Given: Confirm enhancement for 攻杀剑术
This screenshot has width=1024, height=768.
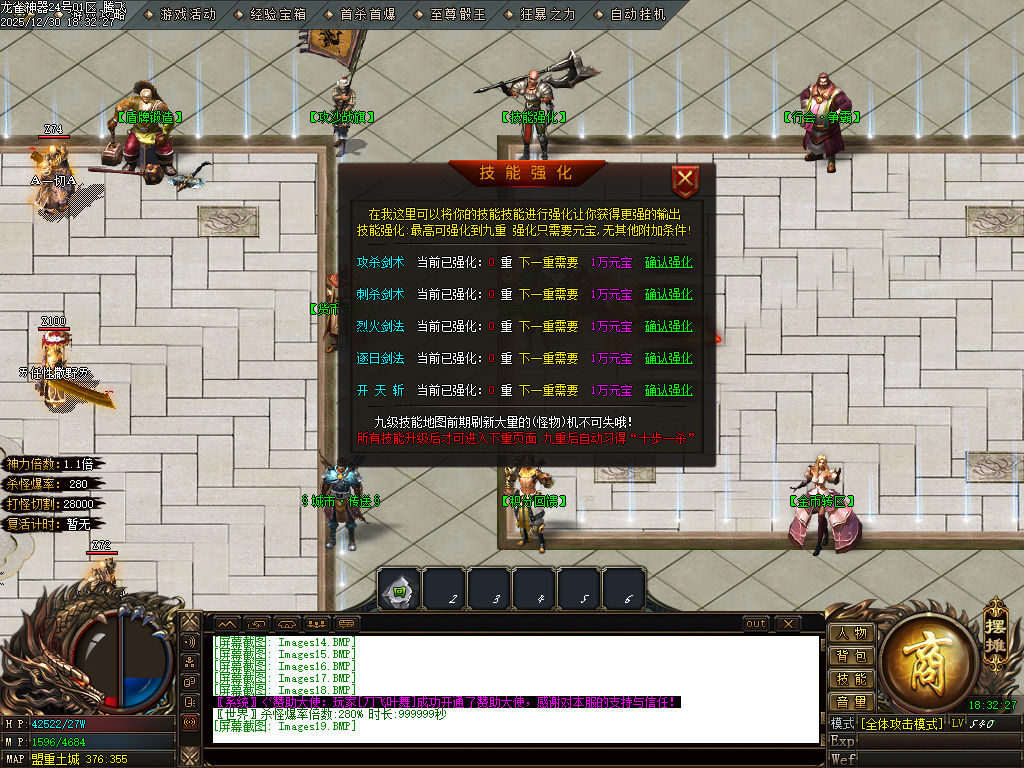Looking at the screenshot, I should pos(668,263).
